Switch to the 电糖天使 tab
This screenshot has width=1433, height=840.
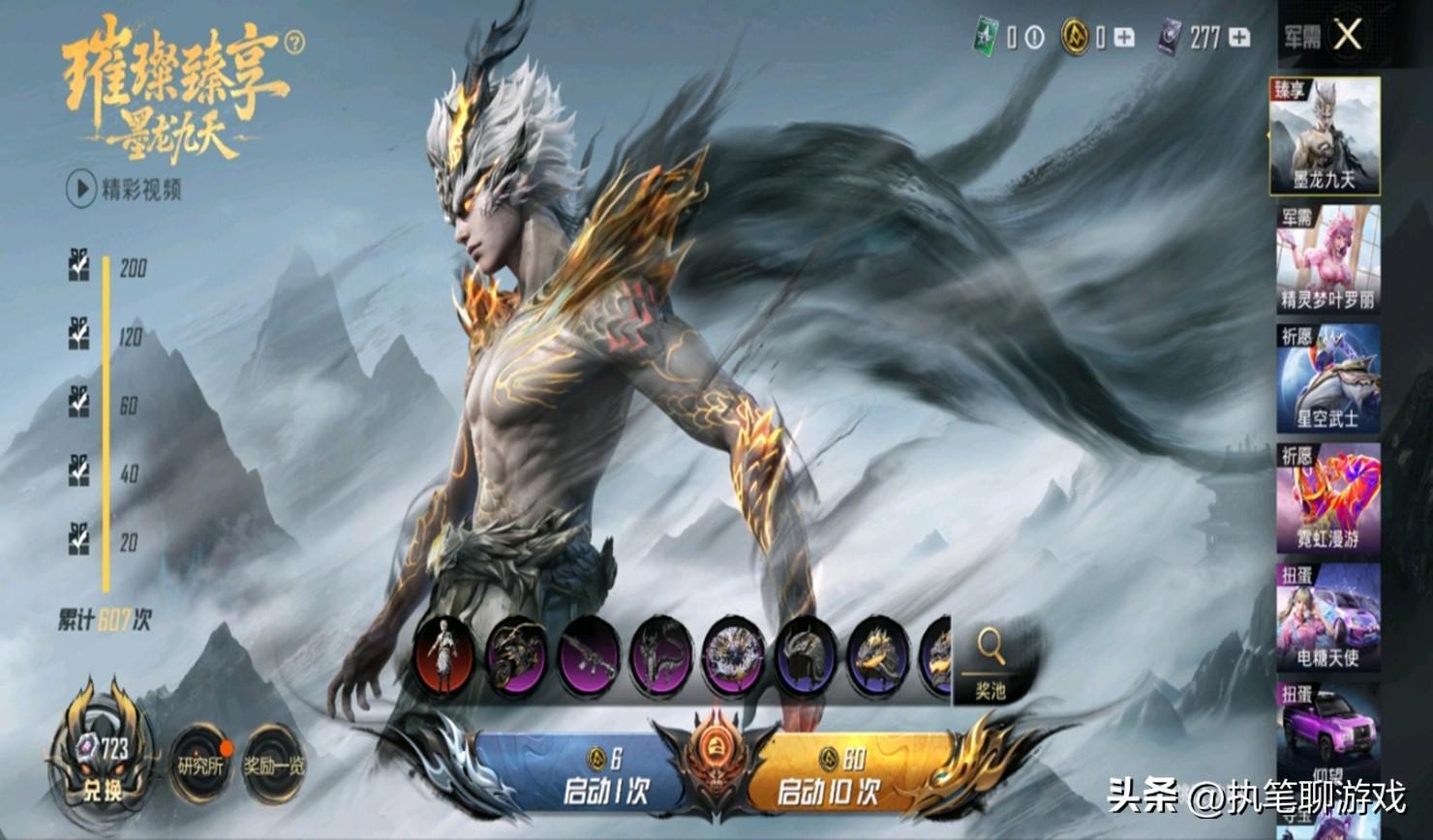pos(1327,618)
